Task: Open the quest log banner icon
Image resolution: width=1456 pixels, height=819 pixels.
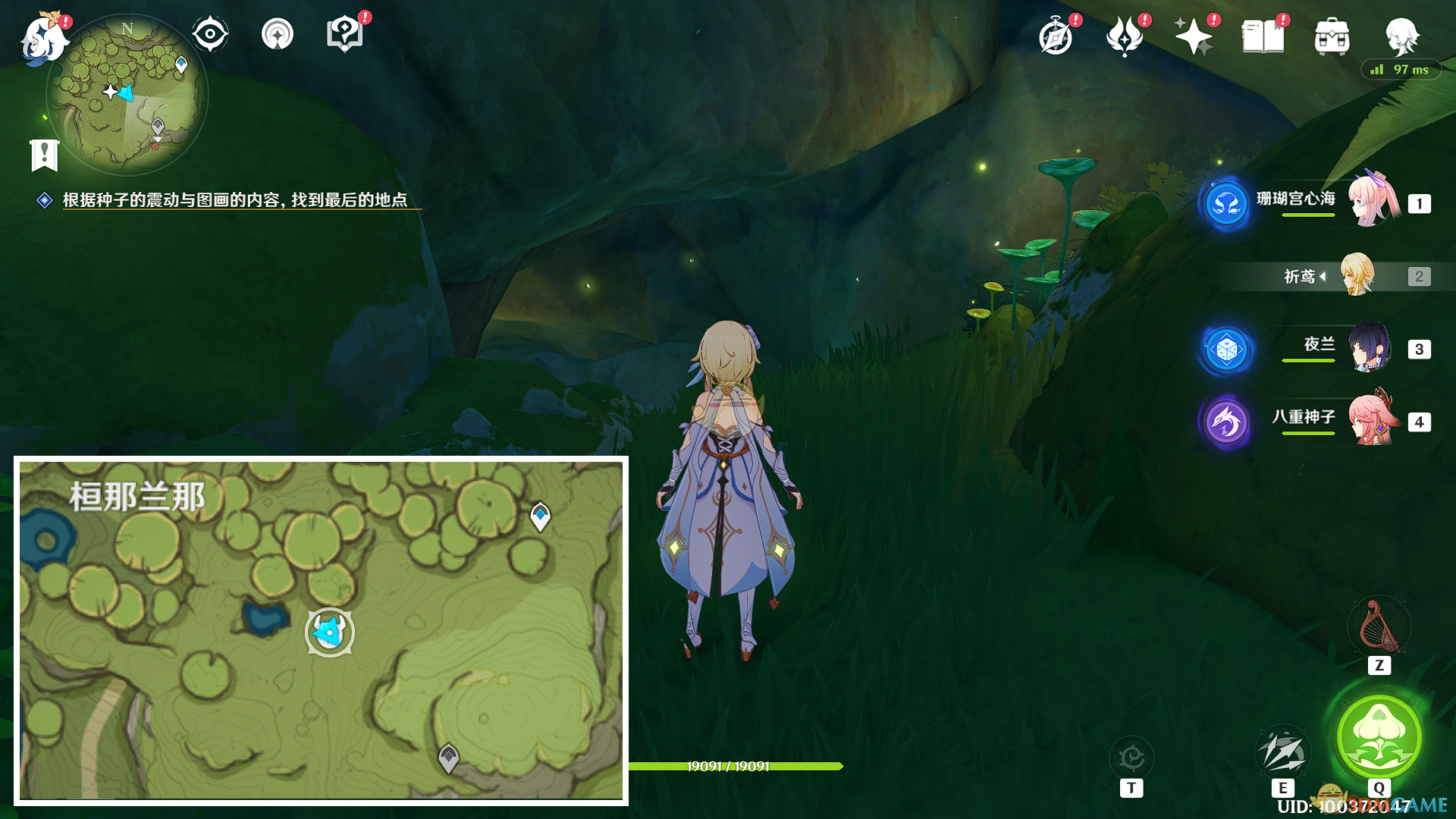Action: (x=45, y=155)
